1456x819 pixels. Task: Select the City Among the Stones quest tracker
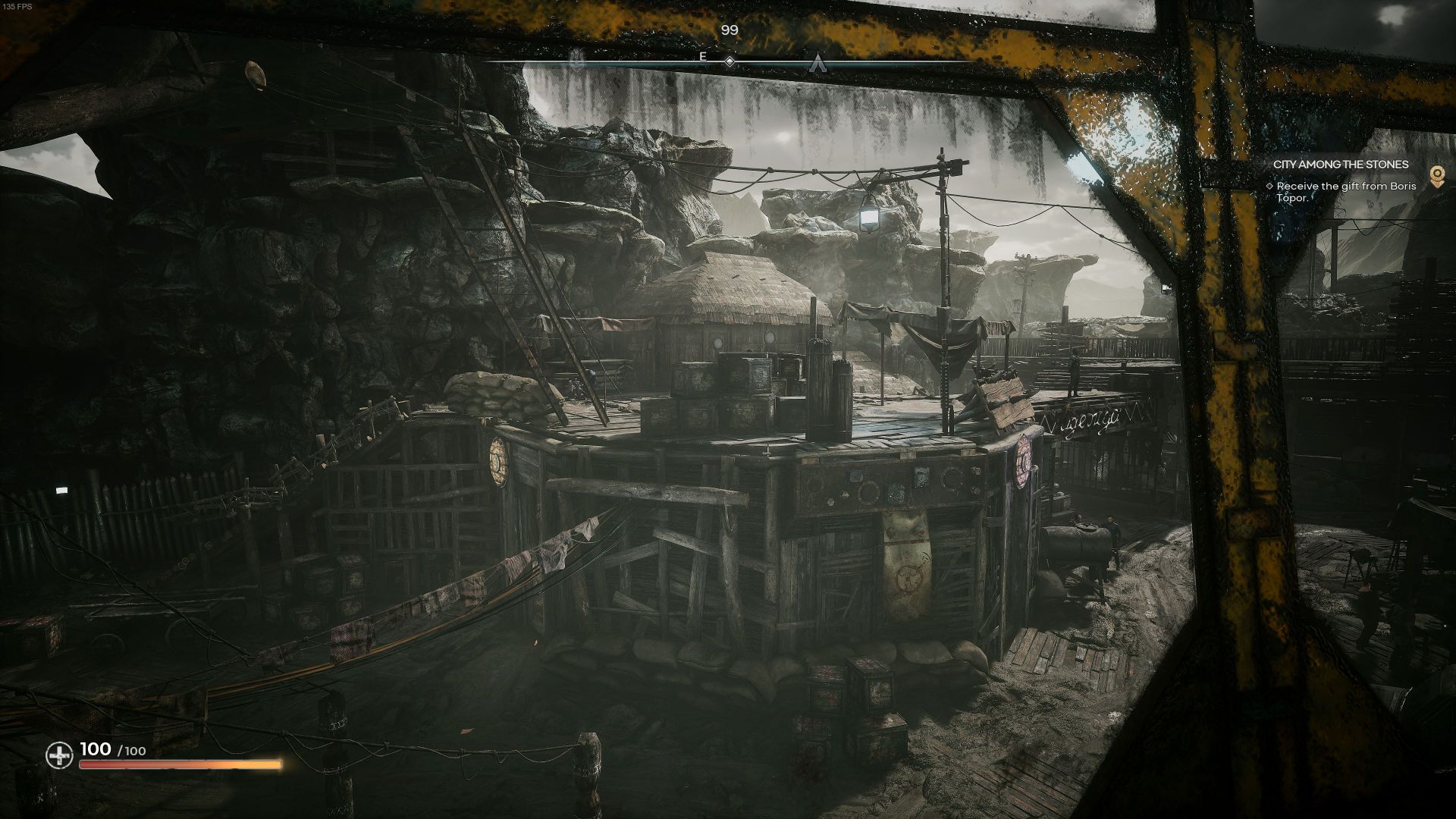1341,165
